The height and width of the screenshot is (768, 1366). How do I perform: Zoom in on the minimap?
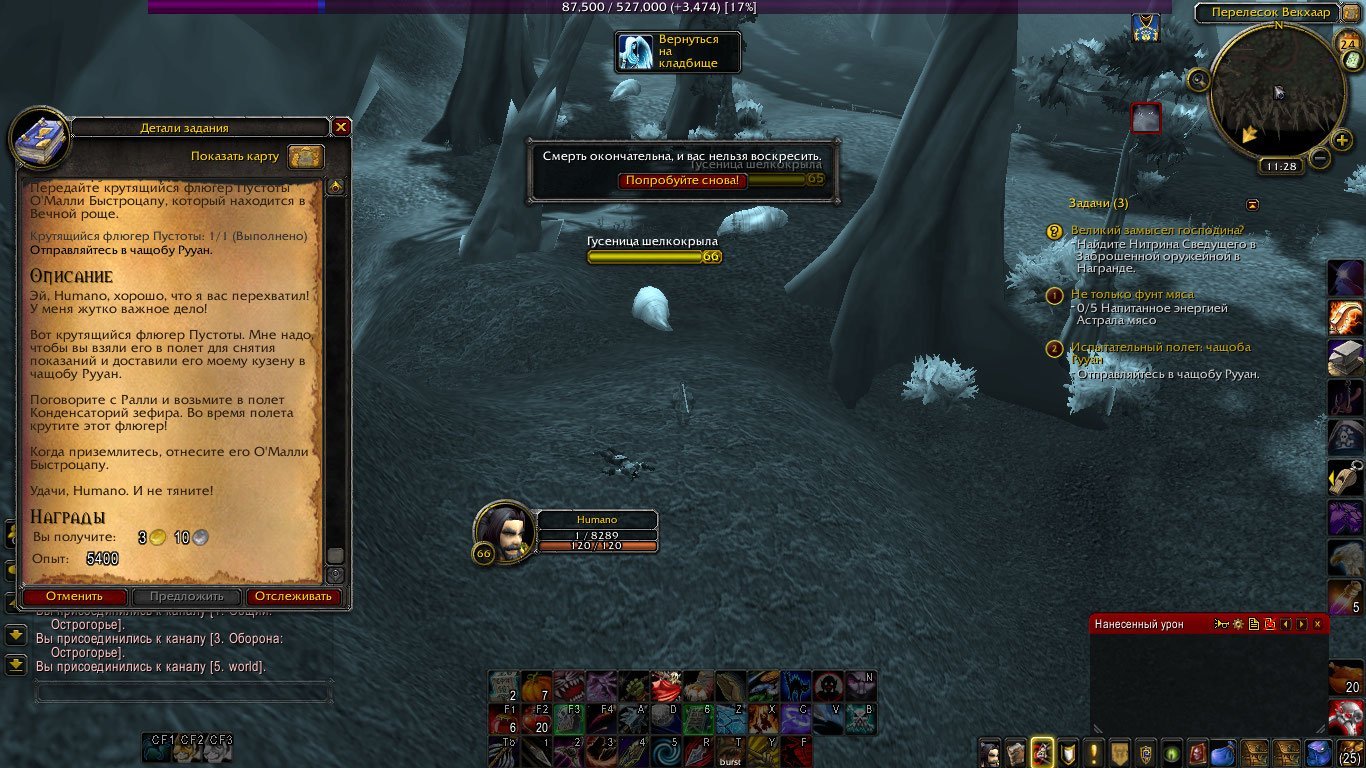click(x=1342, y=140)
